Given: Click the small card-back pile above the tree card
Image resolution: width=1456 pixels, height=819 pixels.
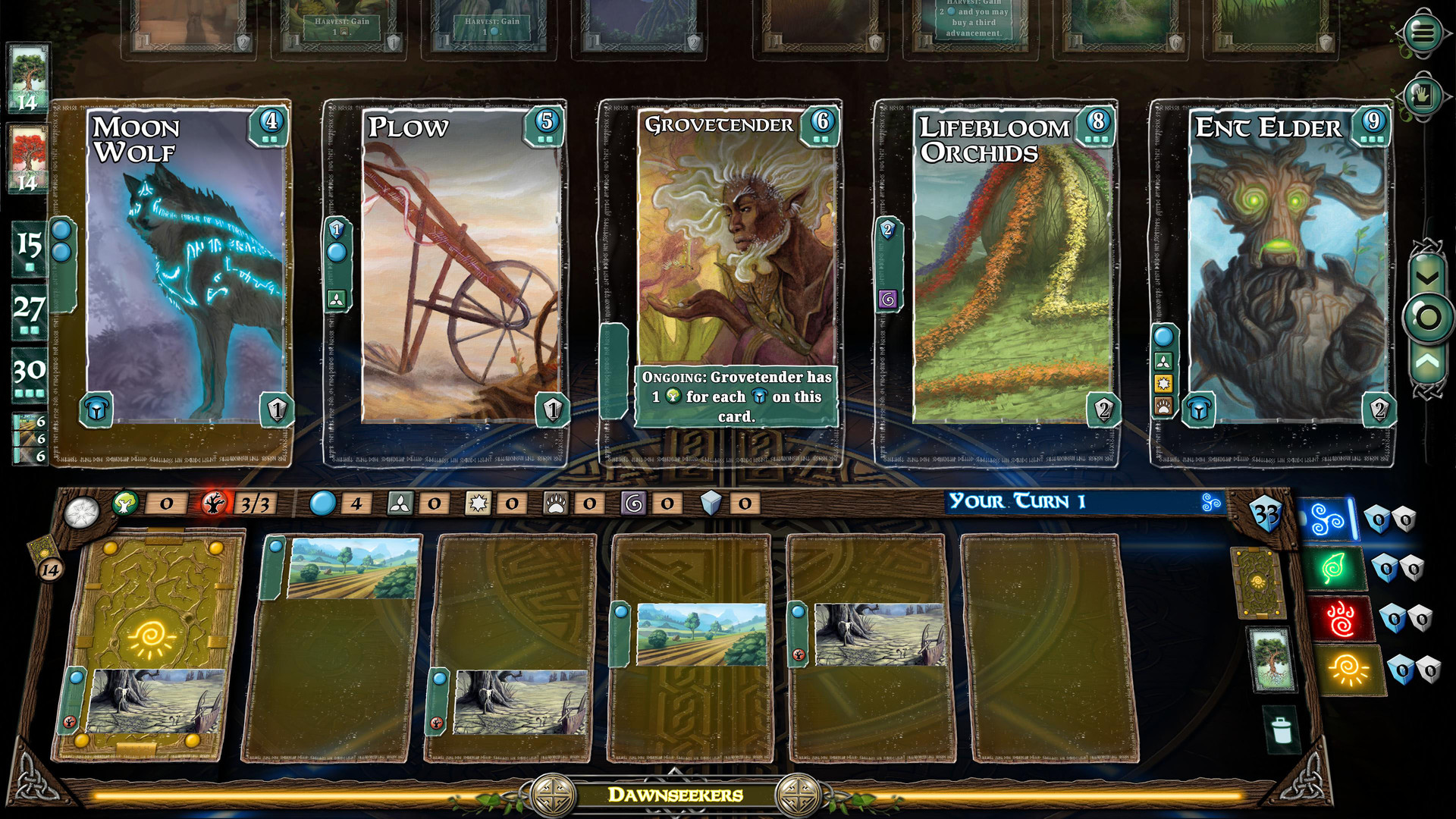Looking at the screenshot, I should 1257,582.
